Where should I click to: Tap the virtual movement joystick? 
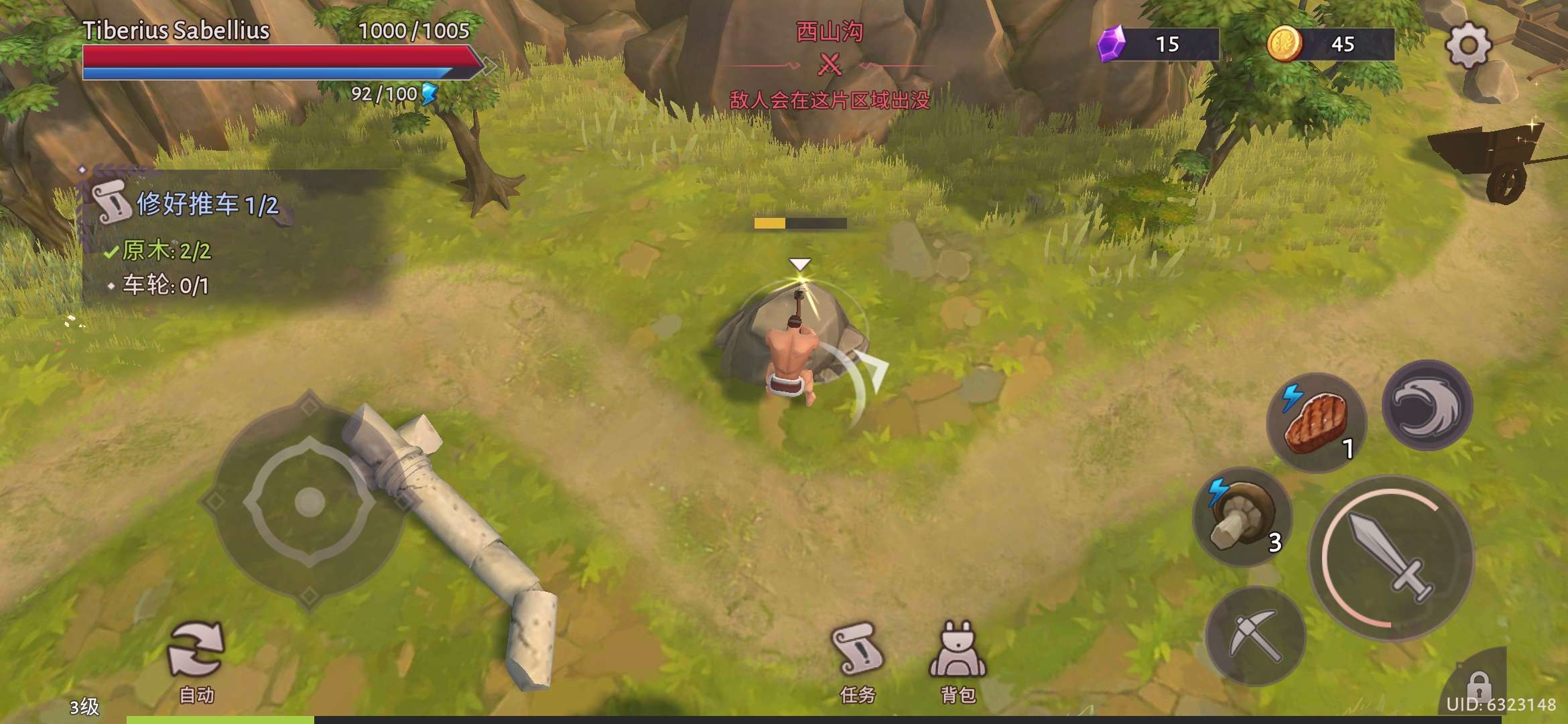click(309, 501)
